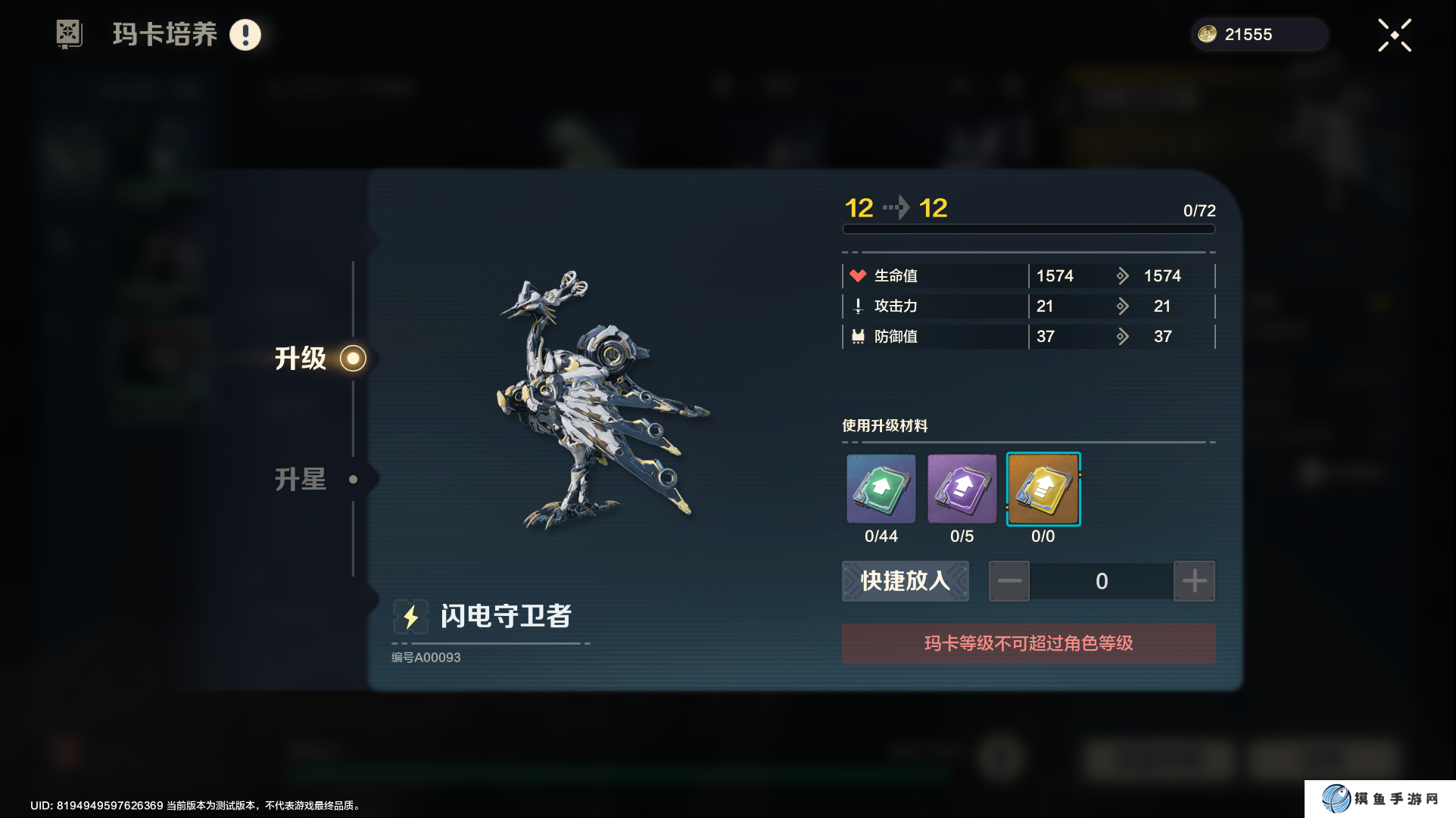
Task: Click the red 玛卡等级不可超过角色等级 button
Action: (1028, 643)
